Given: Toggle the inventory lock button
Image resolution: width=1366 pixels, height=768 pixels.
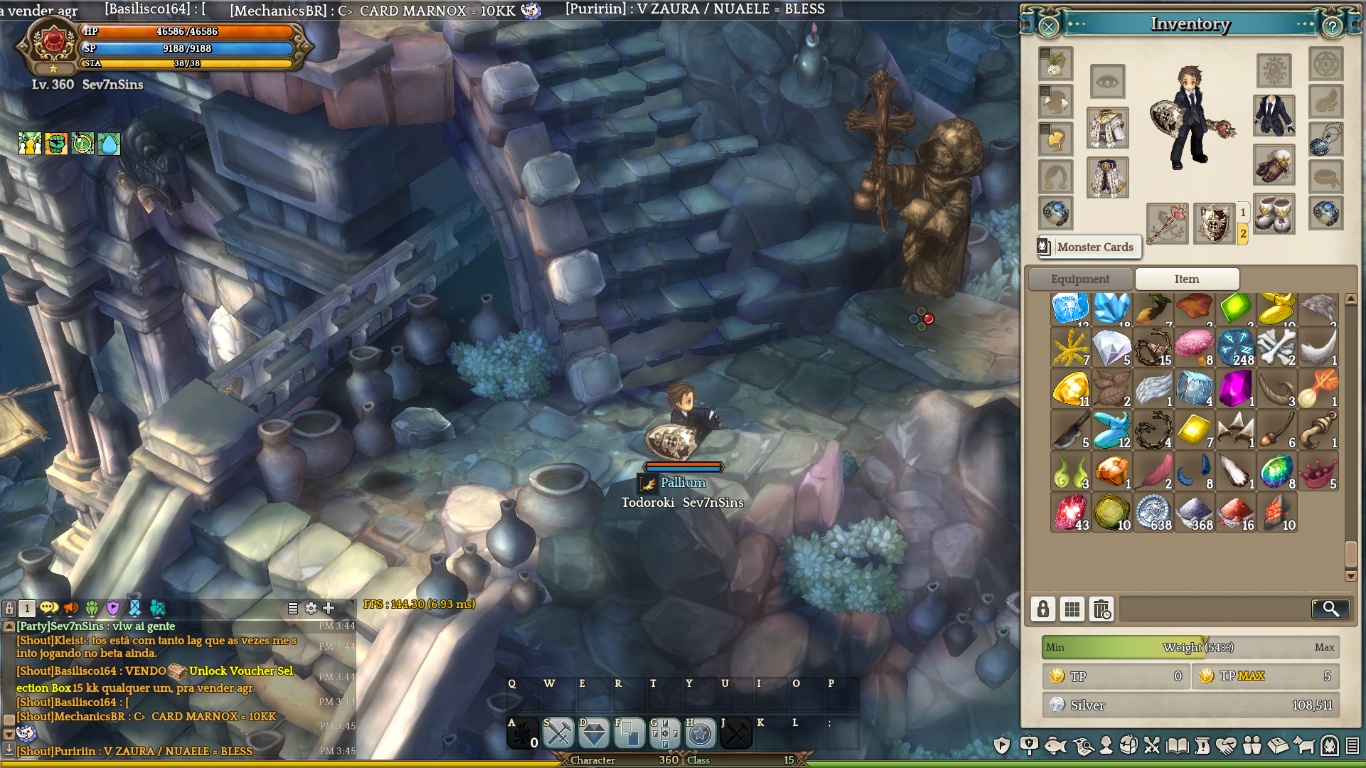Looking at the screenshot, I should point(1043,608).
